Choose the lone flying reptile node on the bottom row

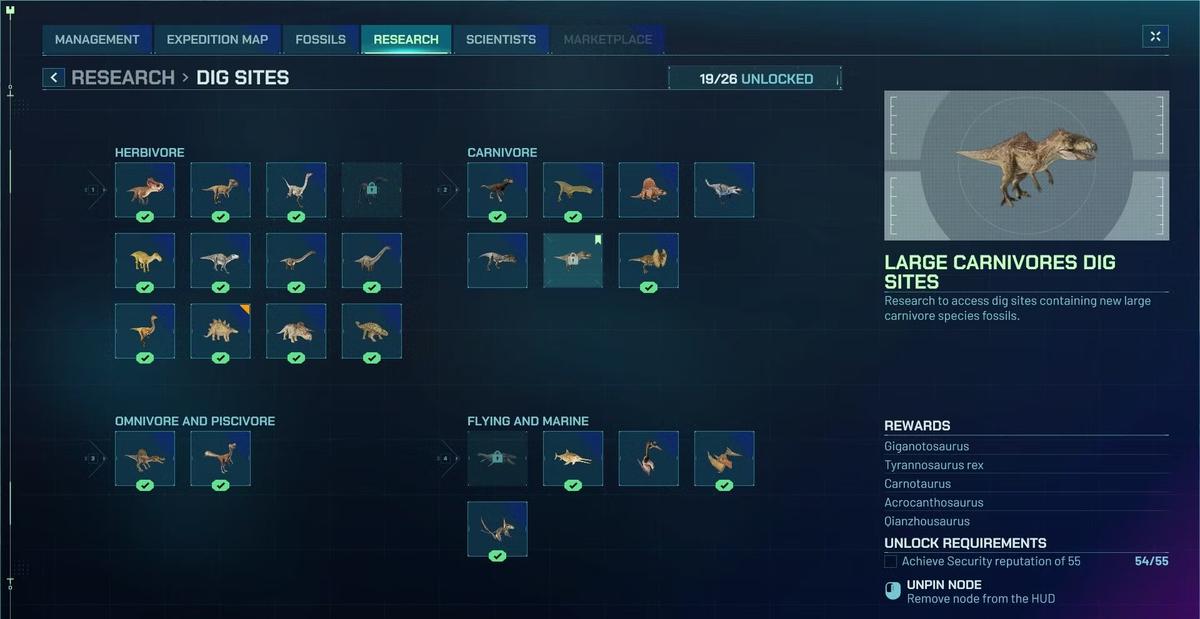click(497, 528)
